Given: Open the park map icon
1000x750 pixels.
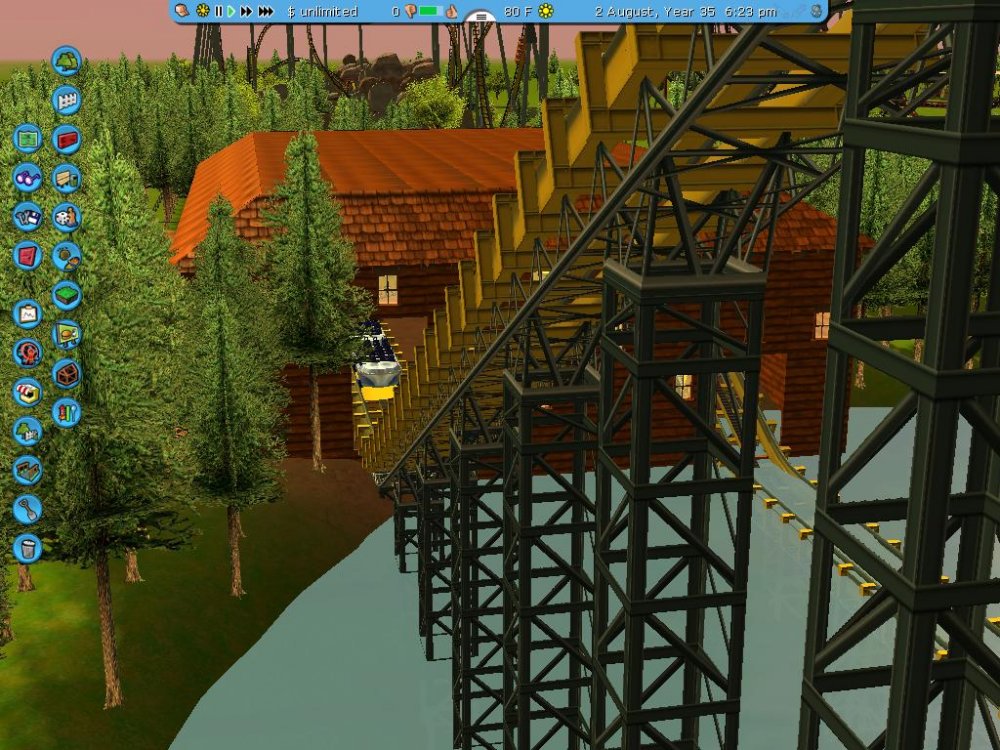Looking at the screenshot, I should tap(27, 138).
